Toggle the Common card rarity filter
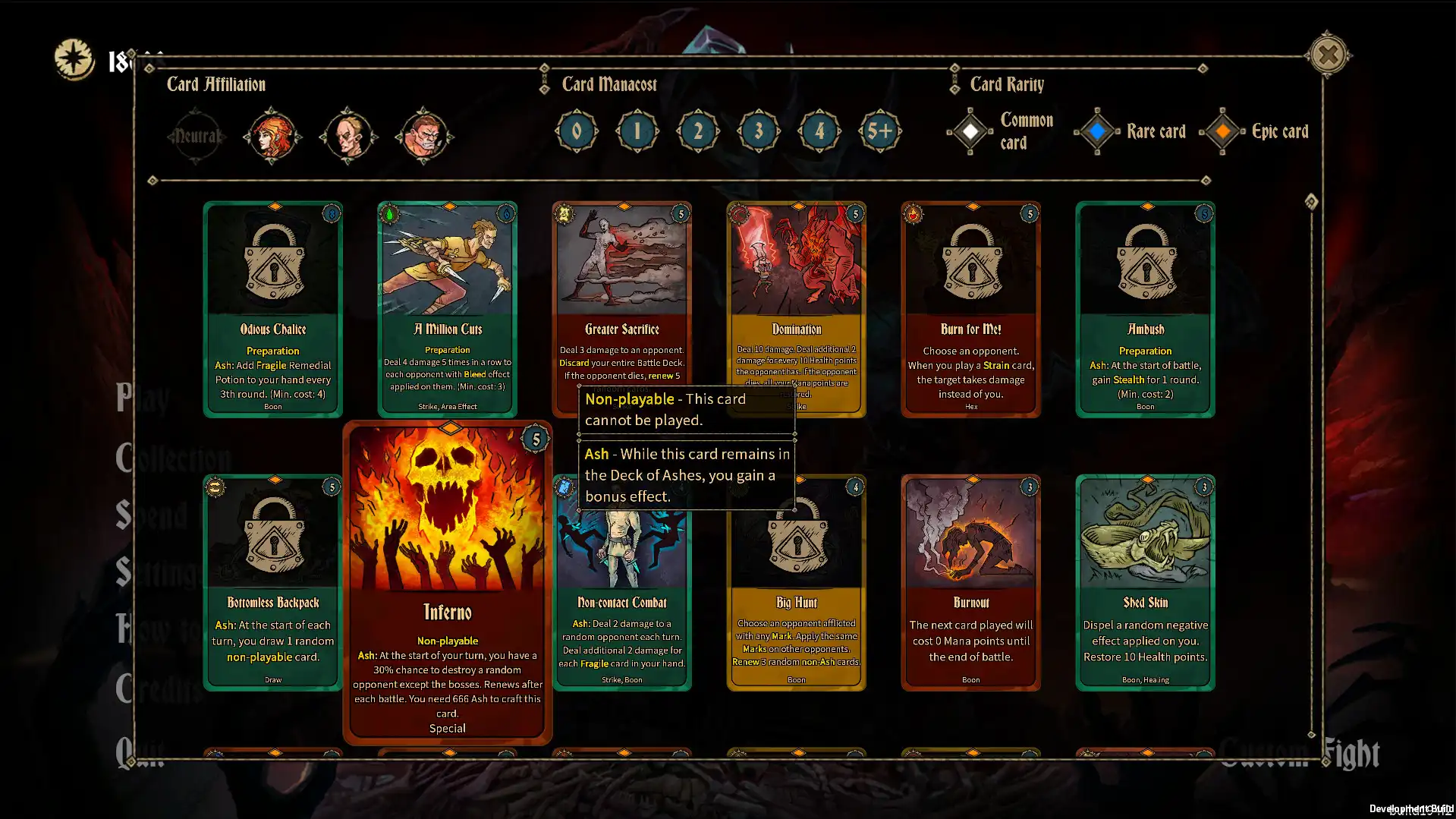Viewport: 1456px width, 819px height. (971, 131)
